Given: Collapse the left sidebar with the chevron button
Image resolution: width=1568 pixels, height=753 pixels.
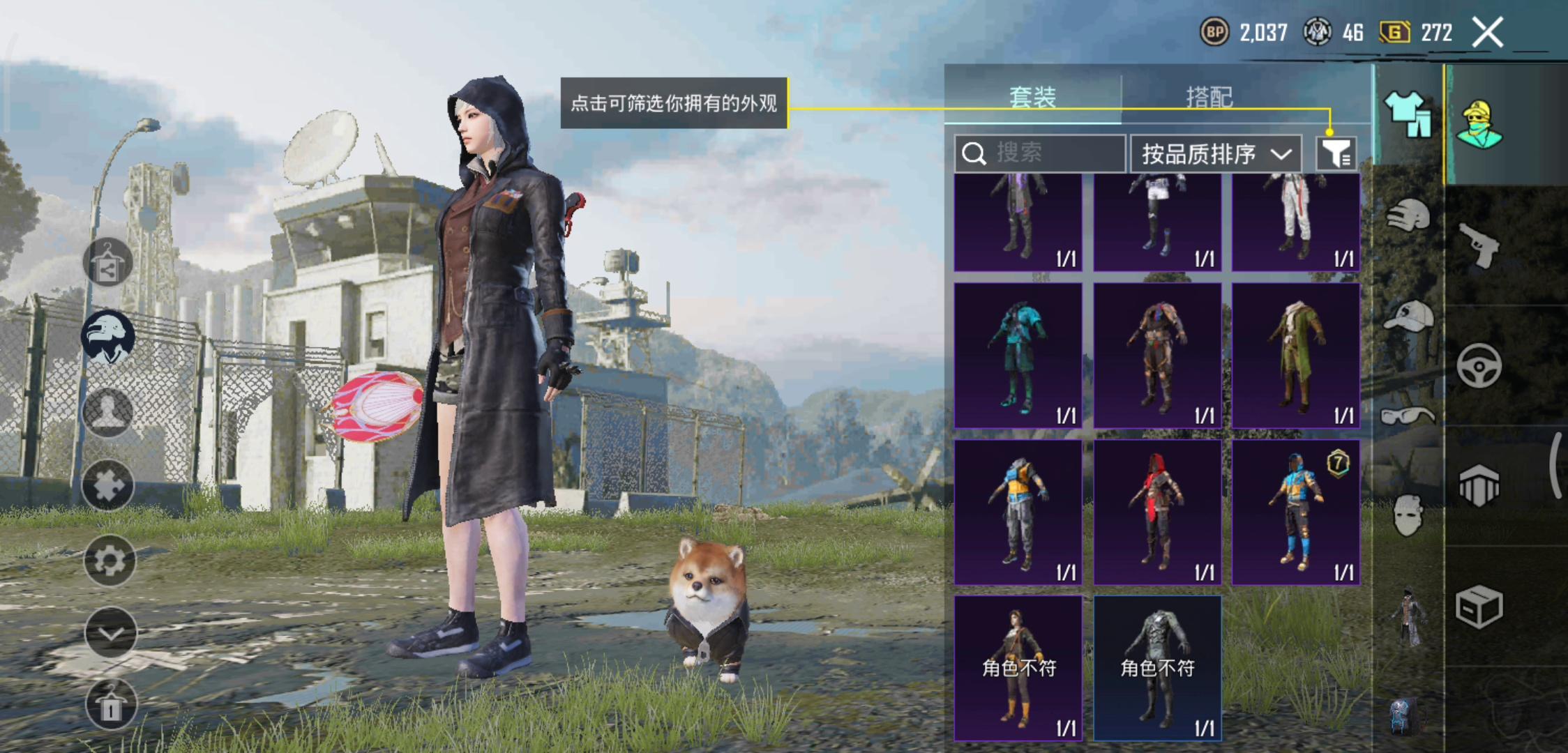Looking at the screenshot, I should pos(110,630).
